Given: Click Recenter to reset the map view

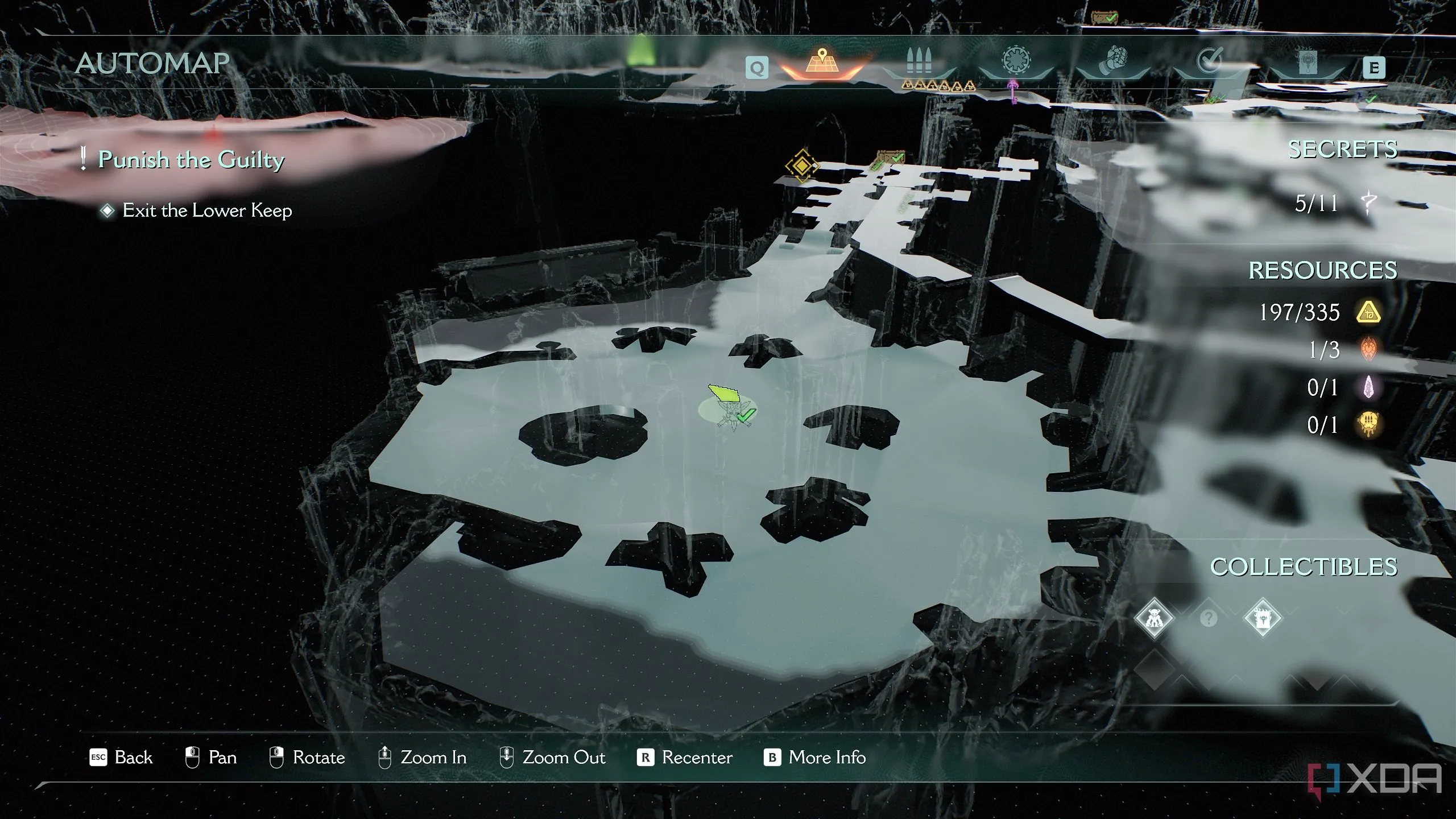Looking at the screenshot, I should click(x=685, y=758).
